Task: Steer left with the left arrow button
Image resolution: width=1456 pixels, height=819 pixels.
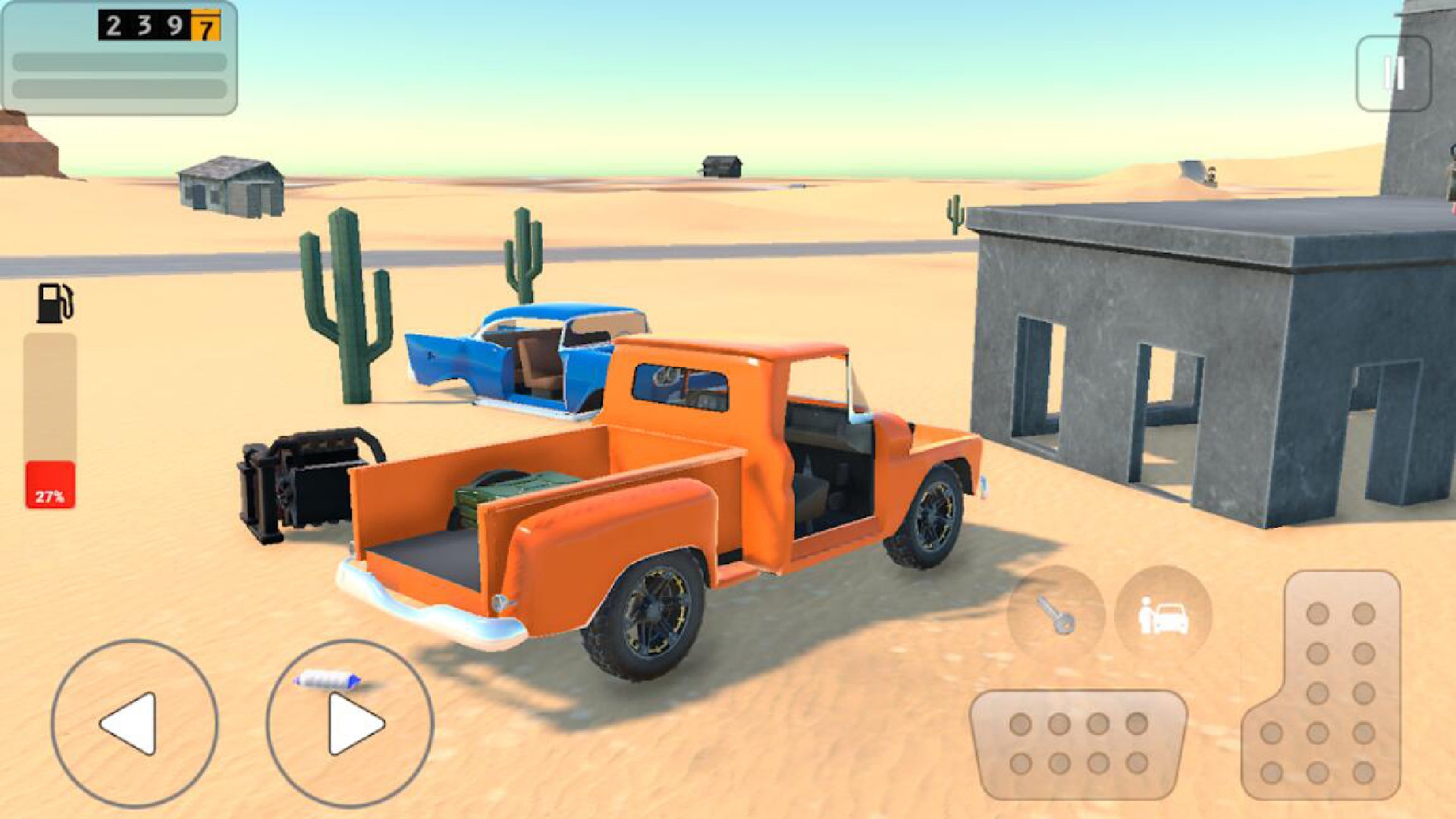Action: pos(134,723)
